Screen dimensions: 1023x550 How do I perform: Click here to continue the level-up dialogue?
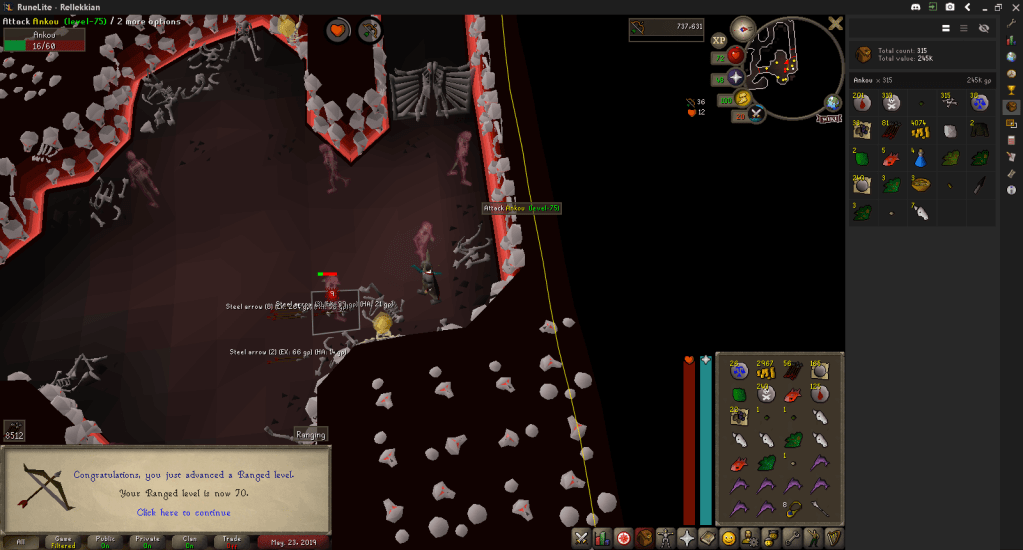(x=182, y=512)
